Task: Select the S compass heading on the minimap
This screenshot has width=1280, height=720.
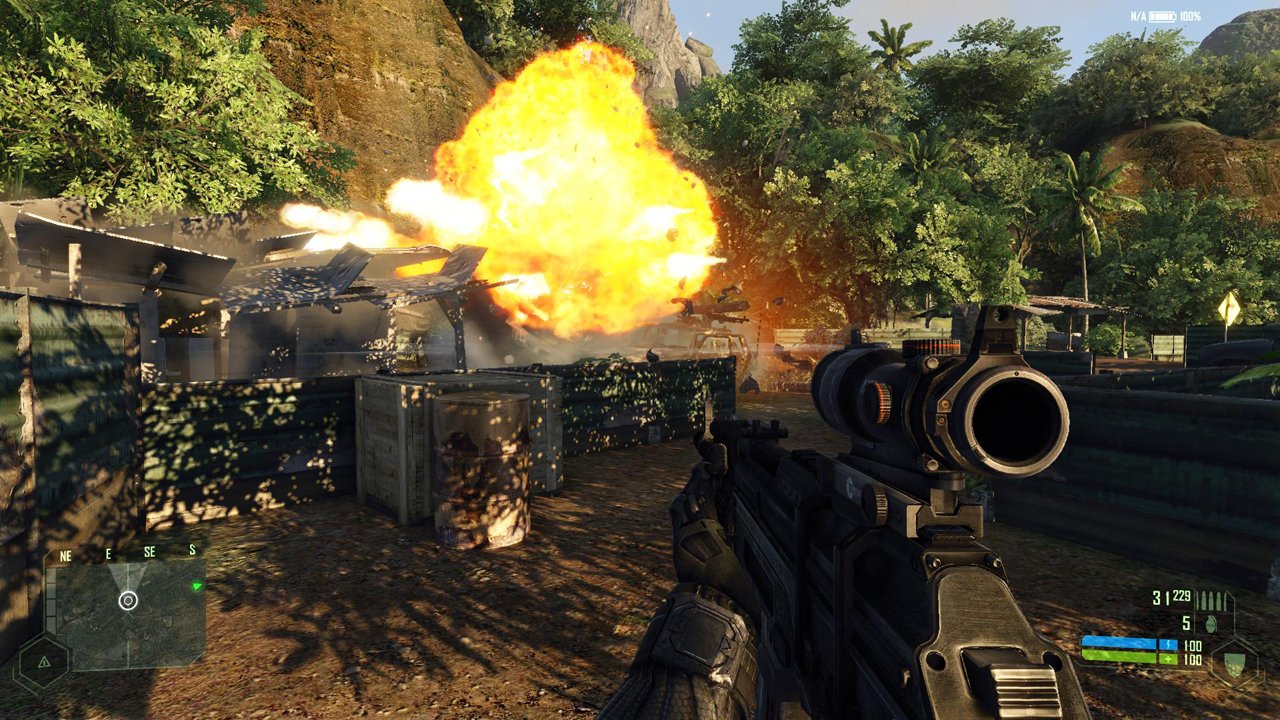Action: point(191,548)
